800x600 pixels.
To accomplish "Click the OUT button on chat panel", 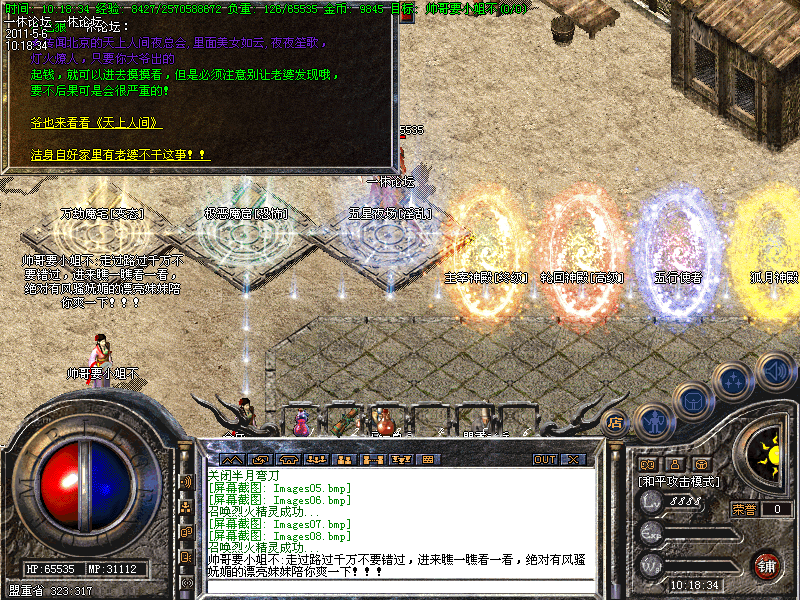I will (x=544, y=460).
